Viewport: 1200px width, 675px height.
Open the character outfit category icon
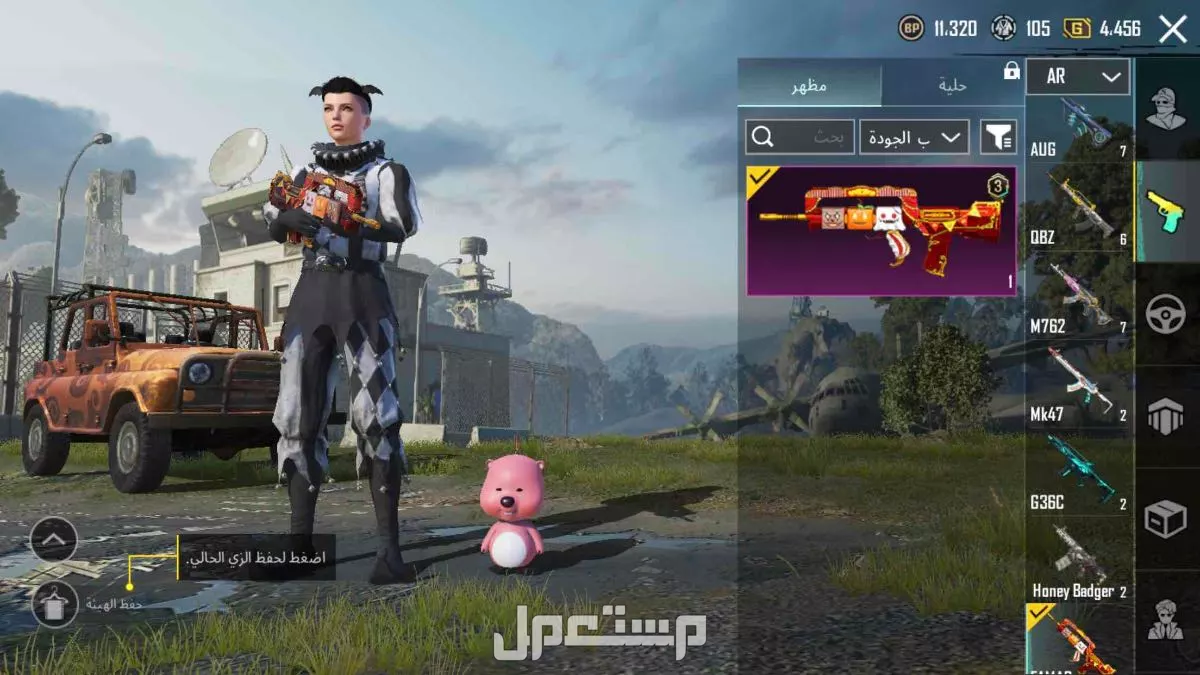click(x=1166, y=108)
